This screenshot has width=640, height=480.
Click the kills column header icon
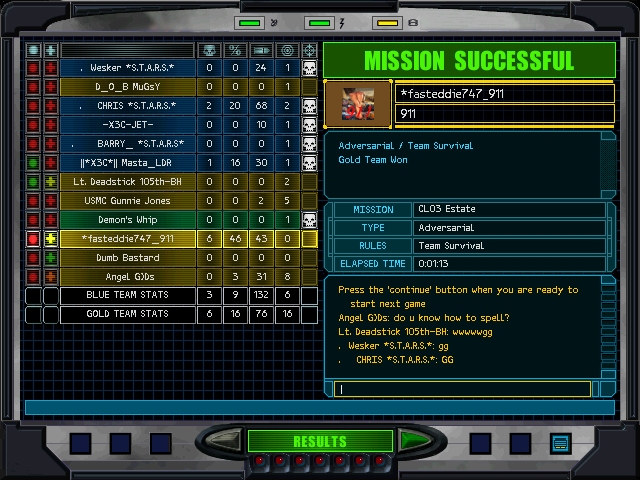pyautogui.click(x=209, y=50)
